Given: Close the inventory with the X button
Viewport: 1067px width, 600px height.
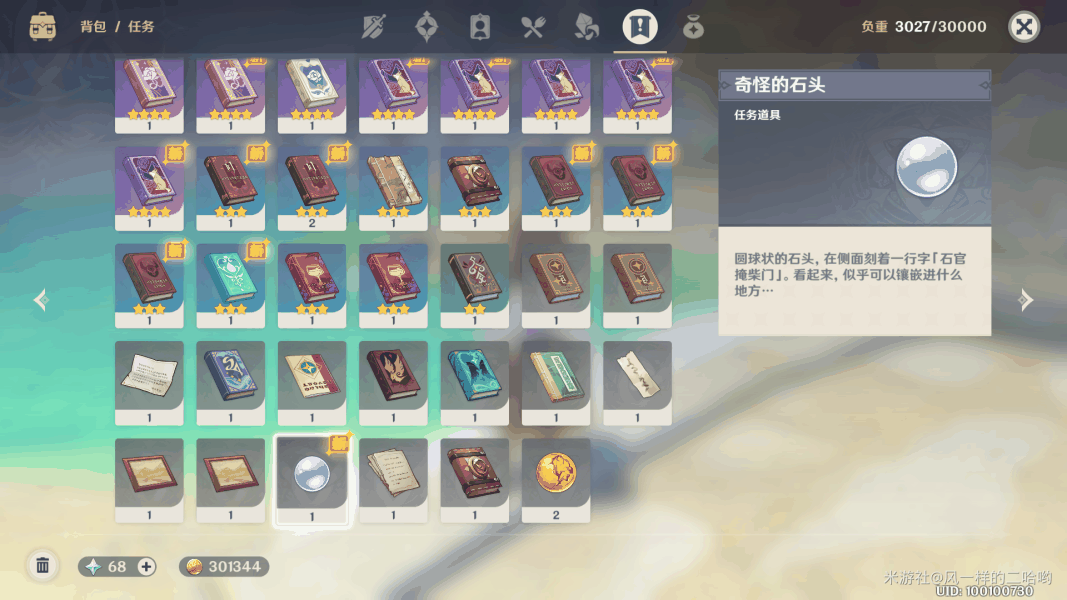Looking at the screenshot, I should pos(1023,27).
